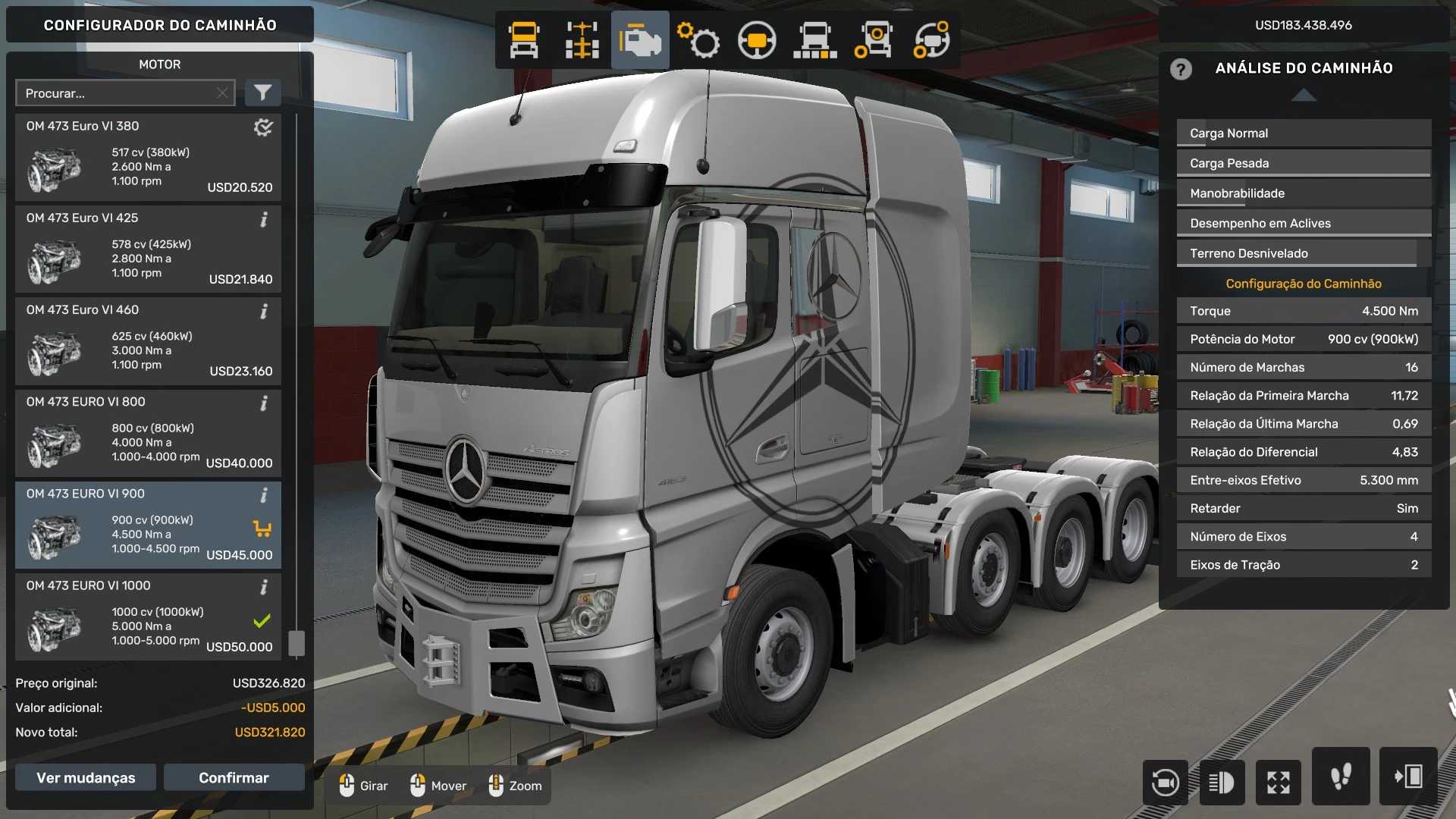Open the engine list filter

click(262, 93)
